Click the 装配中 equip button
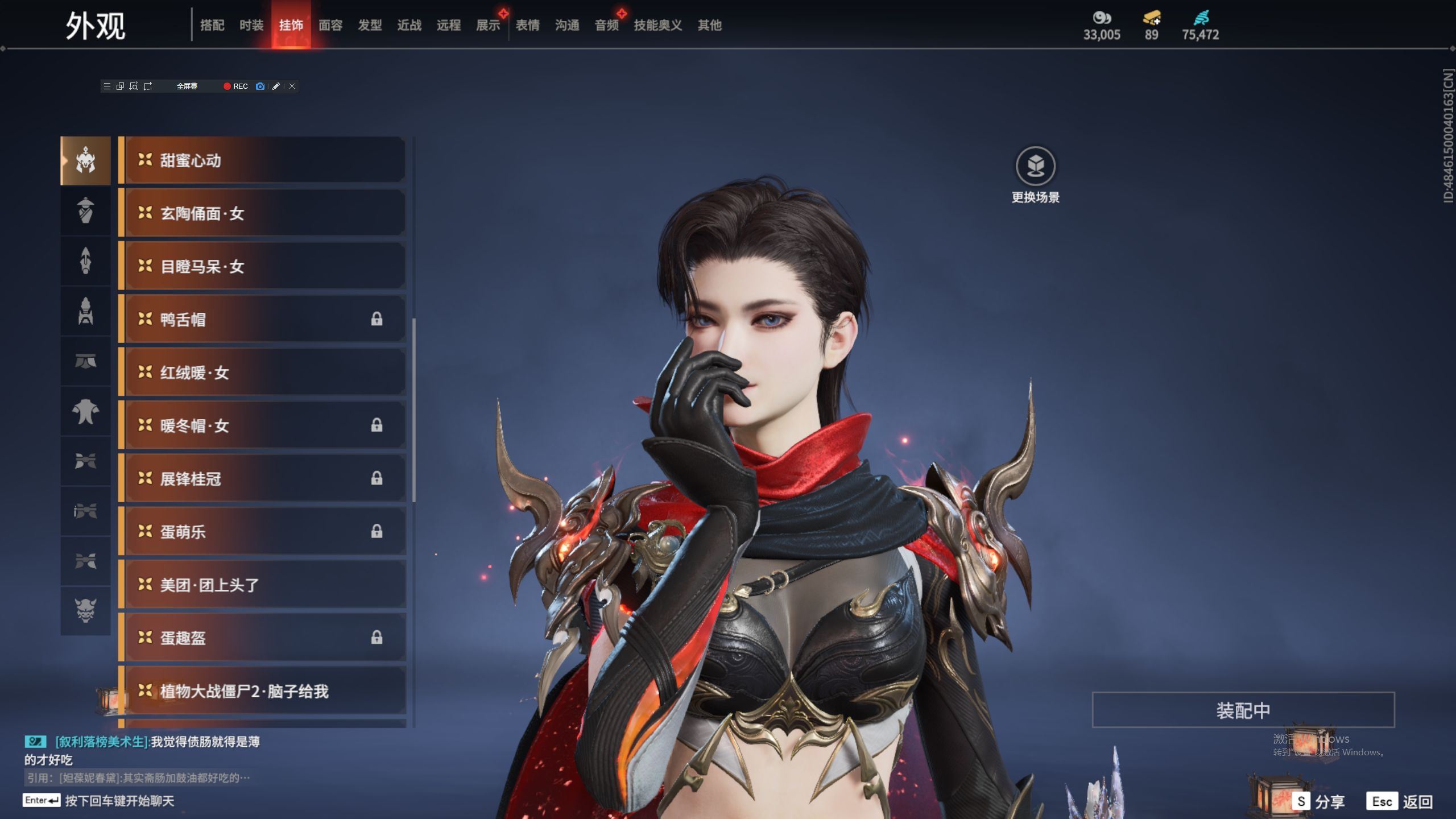The width and height of the screenshot is (1456, 819). pos(1243,710)
